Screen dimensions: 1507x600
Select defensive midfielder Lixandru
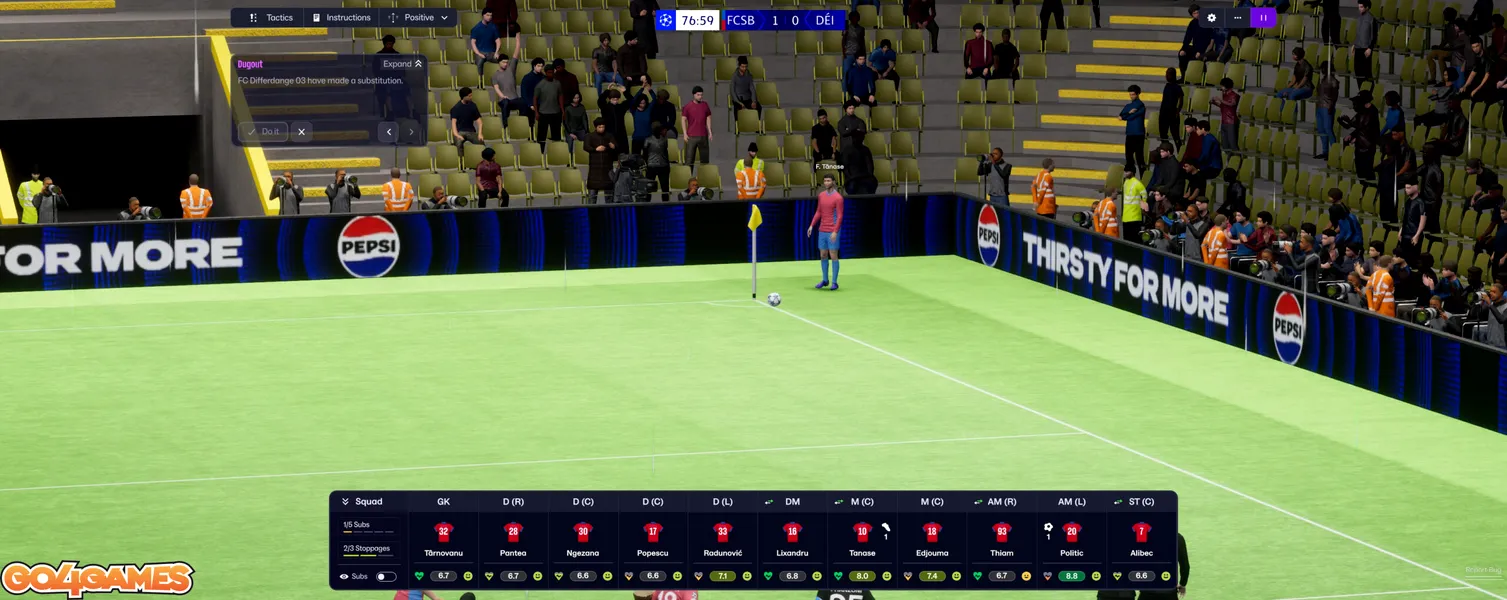click(792, 532)
